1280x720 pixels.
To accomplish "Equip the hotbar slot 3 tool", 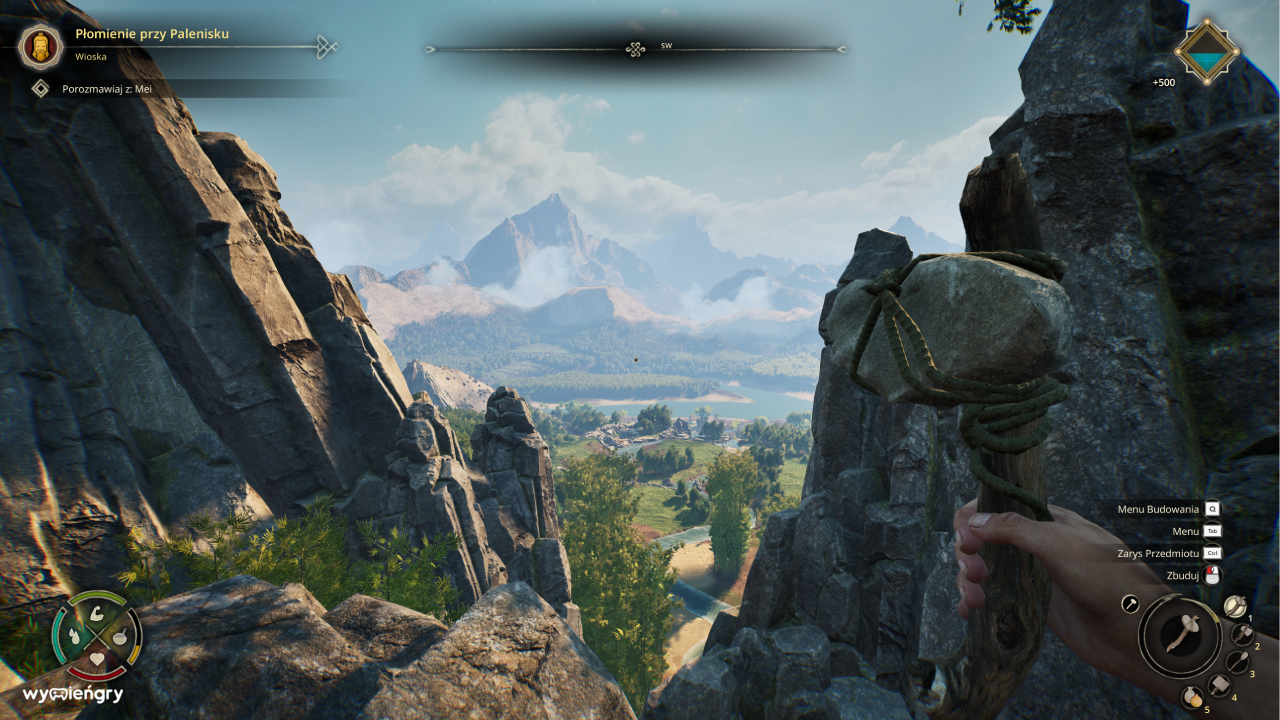I will 1238,661.
